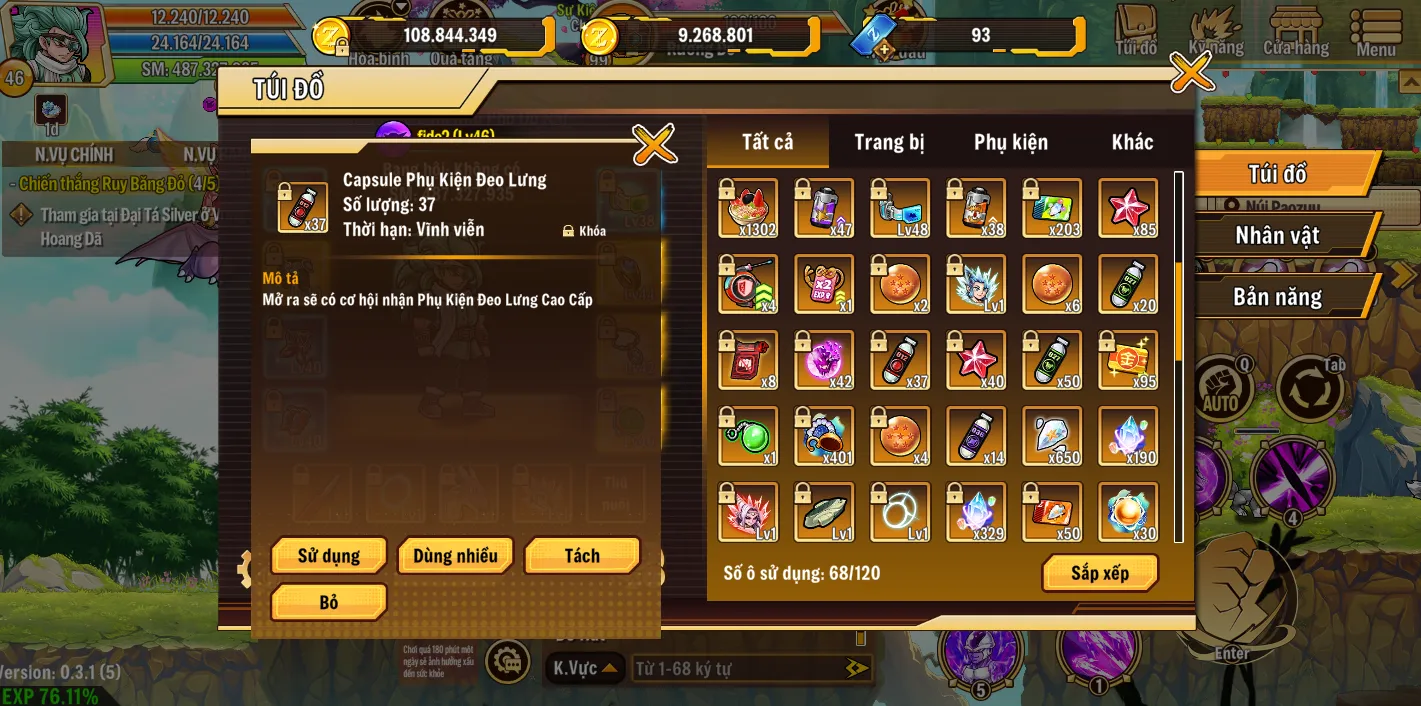Select the green bottle item x20

click(1128, 284)
